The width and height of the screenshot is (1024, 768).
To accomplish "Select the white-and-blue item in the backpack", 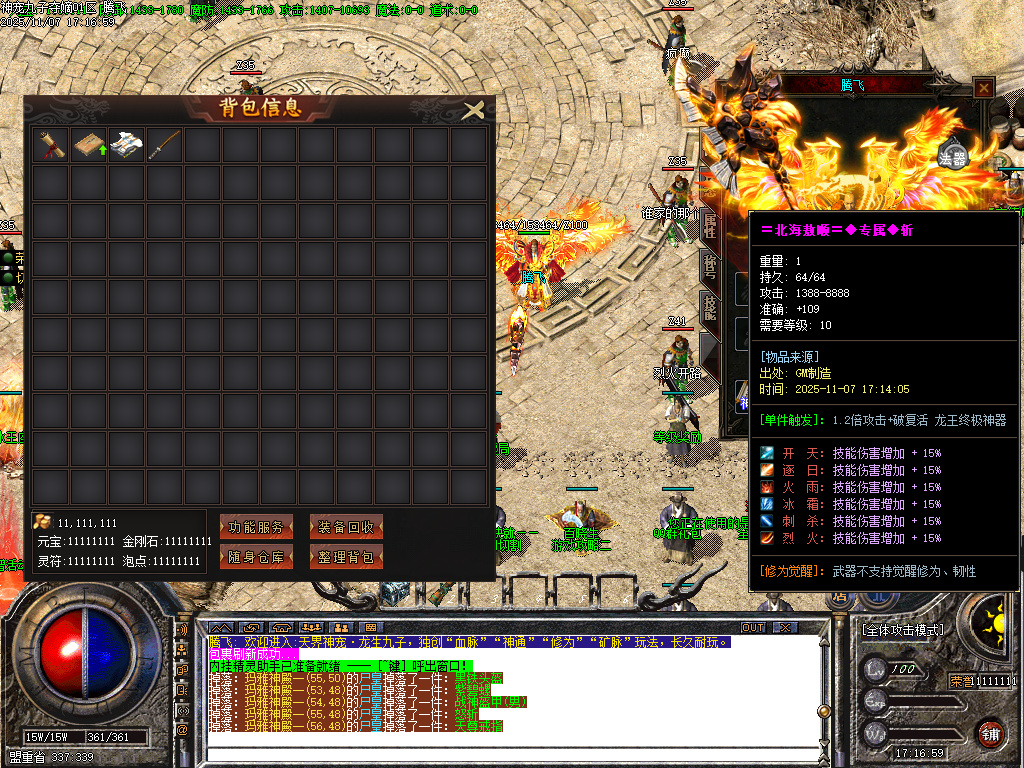I will tap(127, 146).
